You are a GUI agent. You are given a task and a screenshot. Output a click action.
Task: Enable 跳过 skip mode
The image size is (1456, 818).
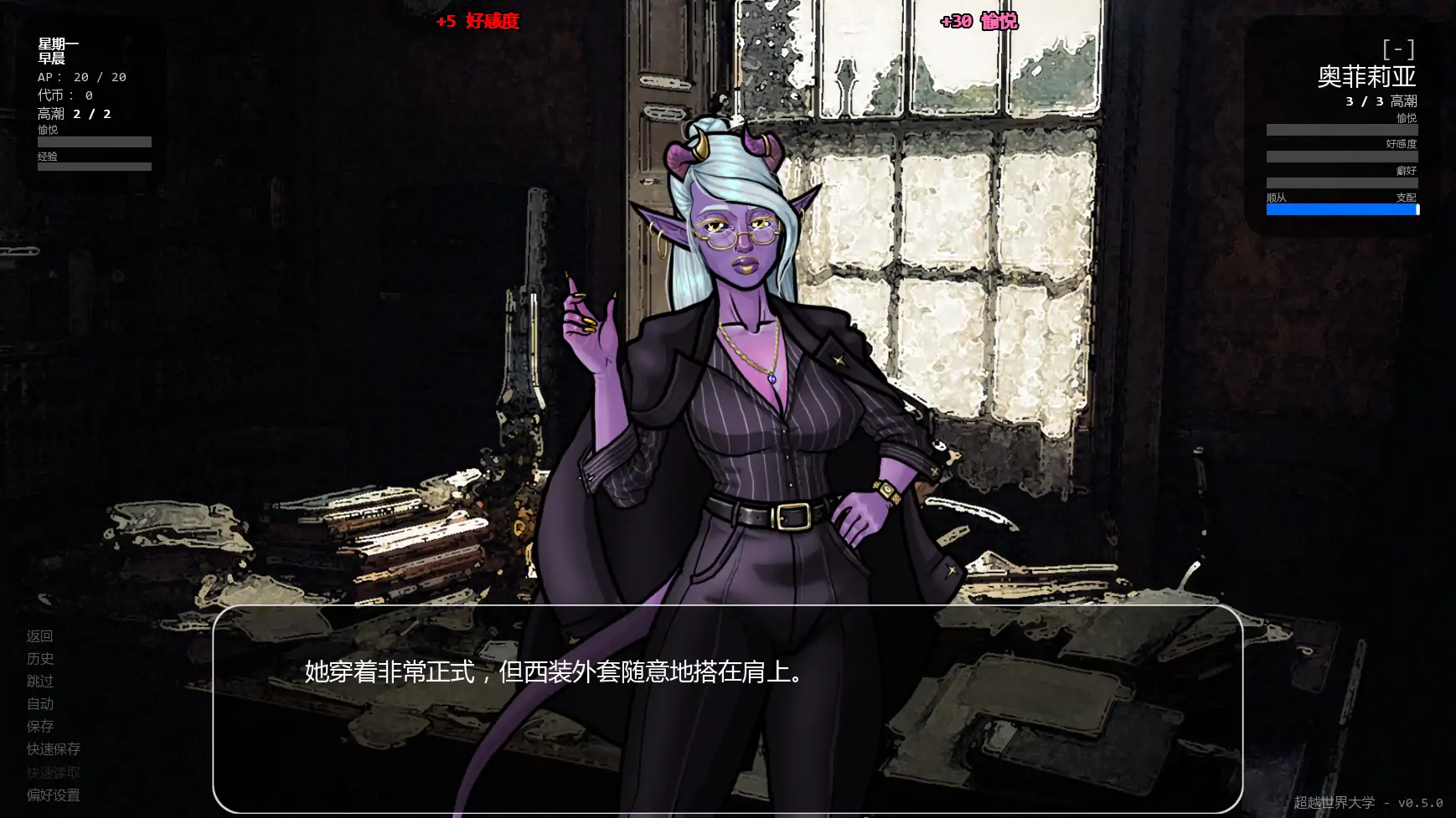pos(40,682)
